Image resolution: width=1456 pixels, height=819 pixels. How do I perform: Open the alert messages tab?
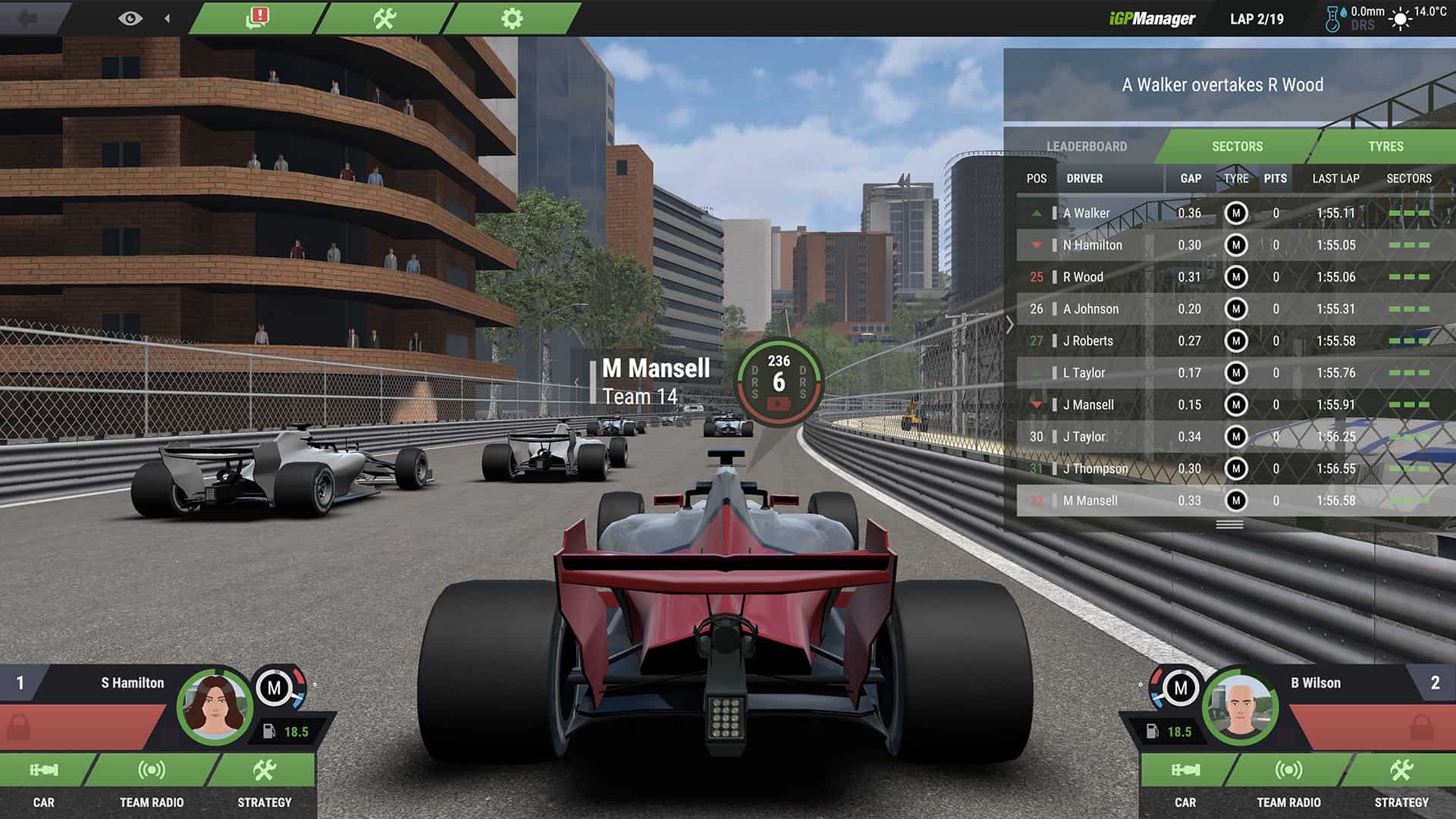point(258,18)
